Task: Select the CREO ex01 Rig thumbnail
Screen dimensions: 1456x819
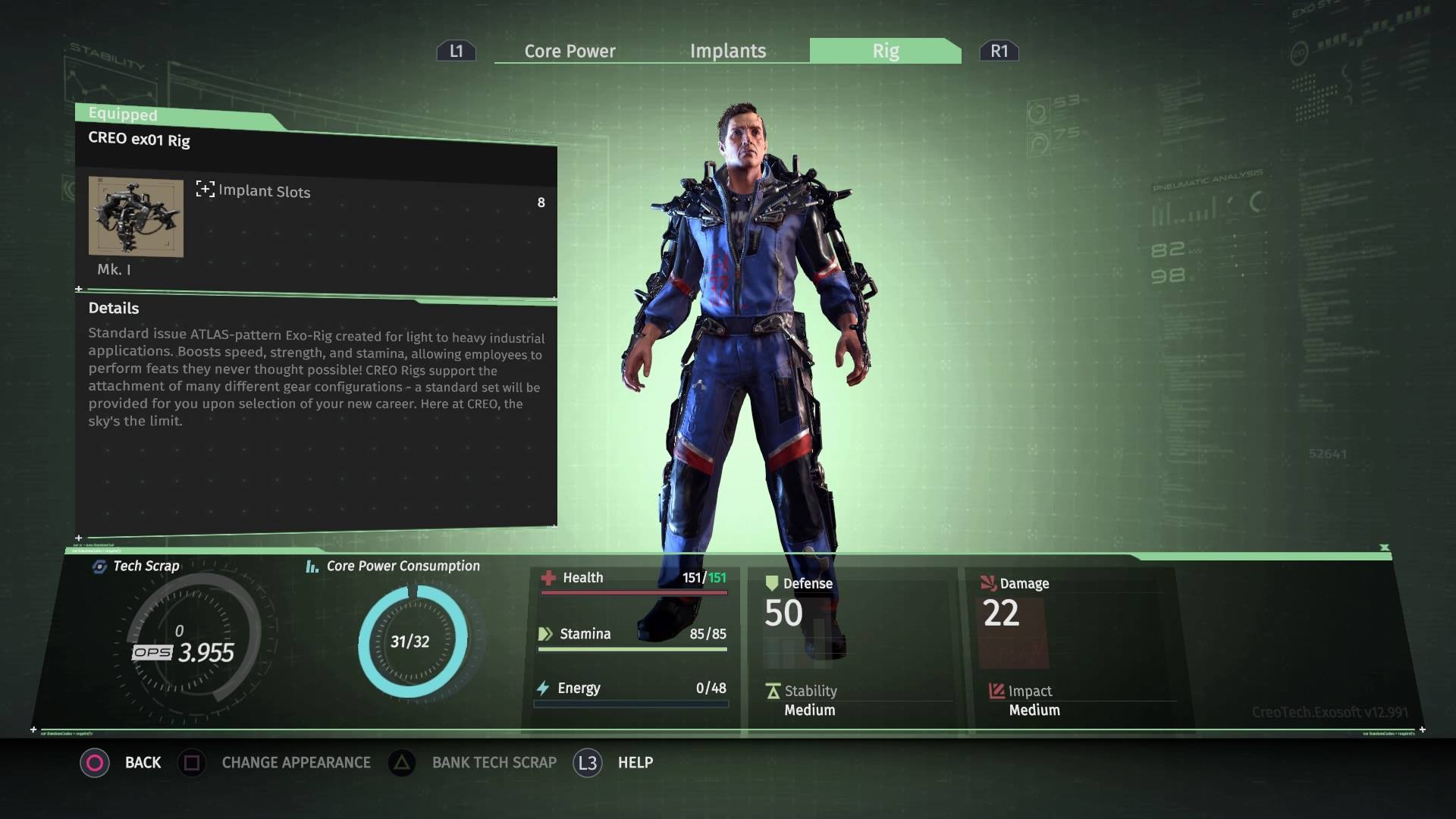Action: [136, 217]
